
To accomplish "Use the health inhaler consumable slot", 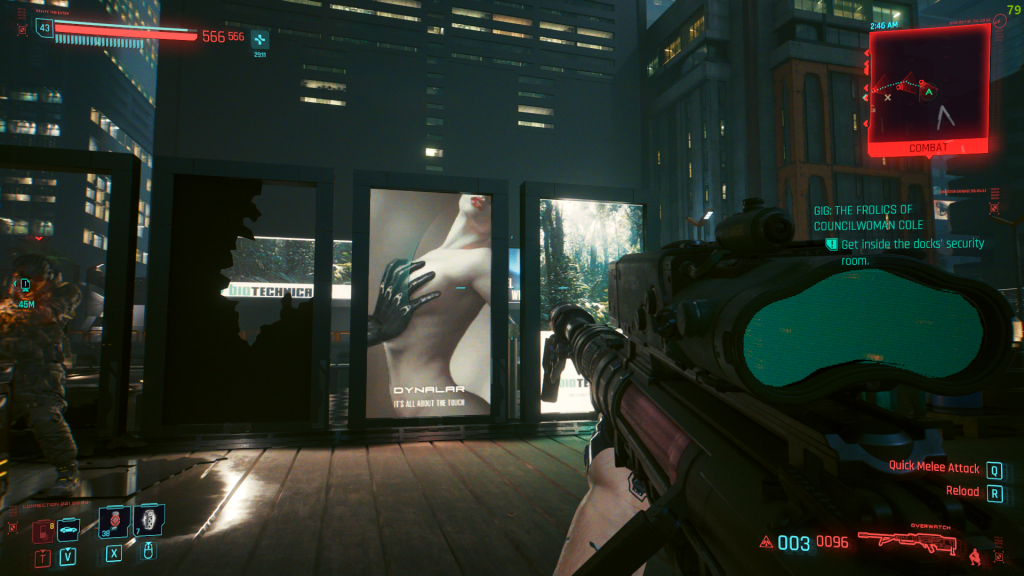I will click(114, 520).
